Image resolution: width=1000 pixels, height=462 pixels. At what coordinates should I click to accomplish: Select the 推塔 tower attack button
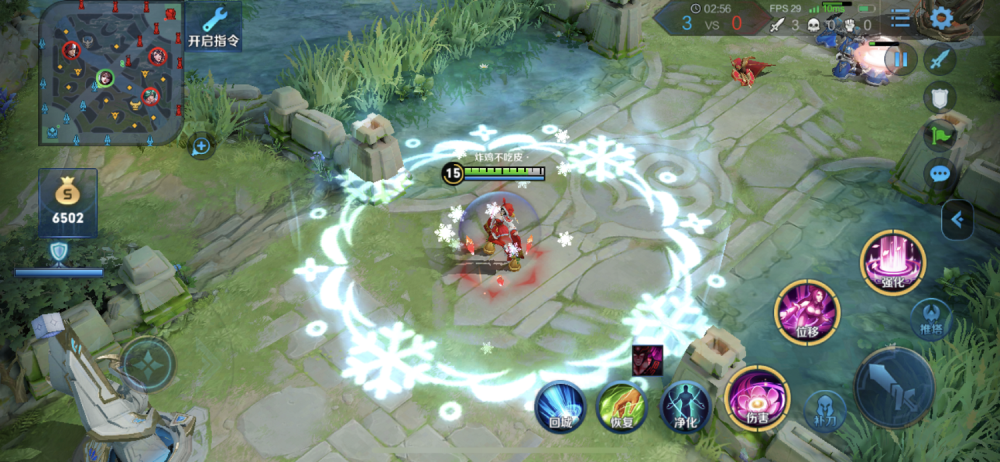click(x=931, y=319)
